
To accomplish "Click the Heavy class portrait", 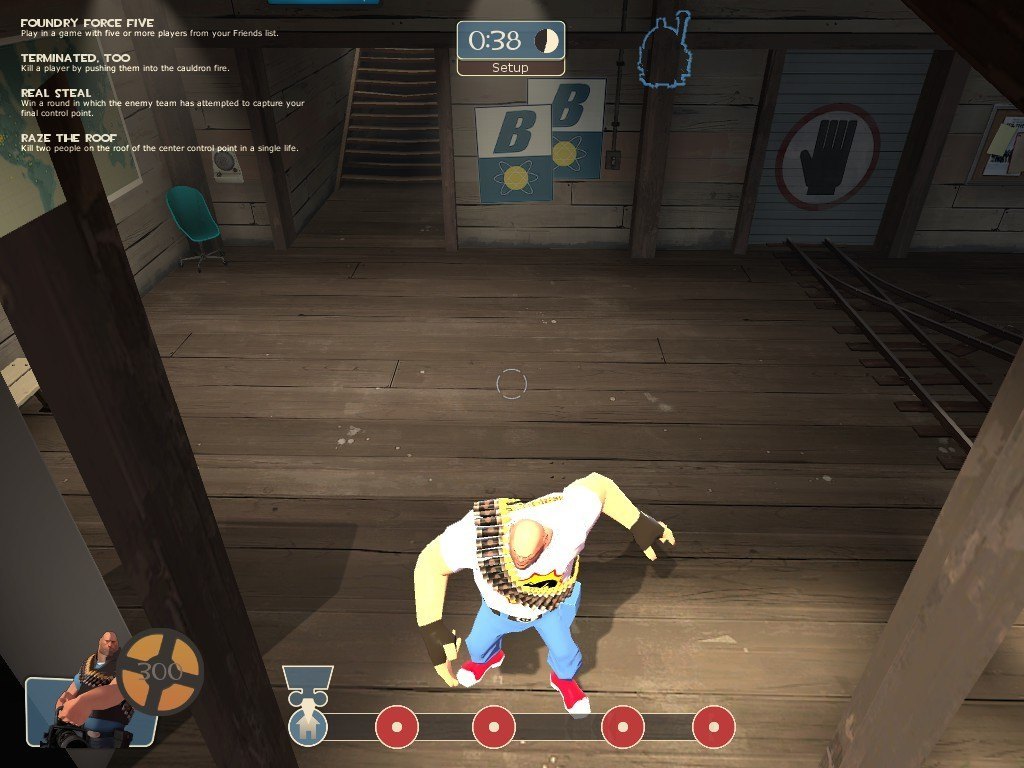I will [x=92, y=692].
